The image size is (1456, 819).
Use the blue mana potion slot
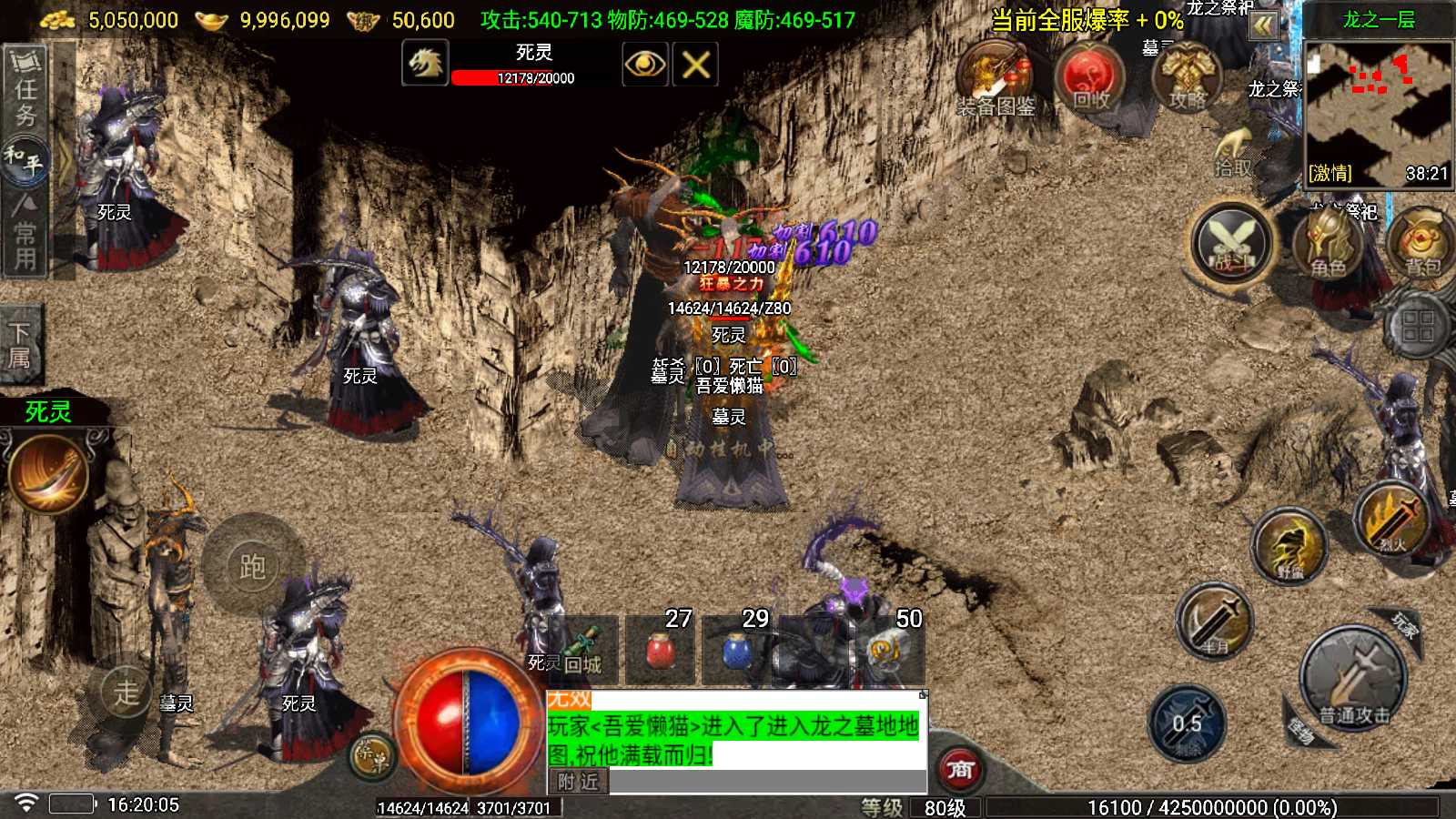click(735, 651)
